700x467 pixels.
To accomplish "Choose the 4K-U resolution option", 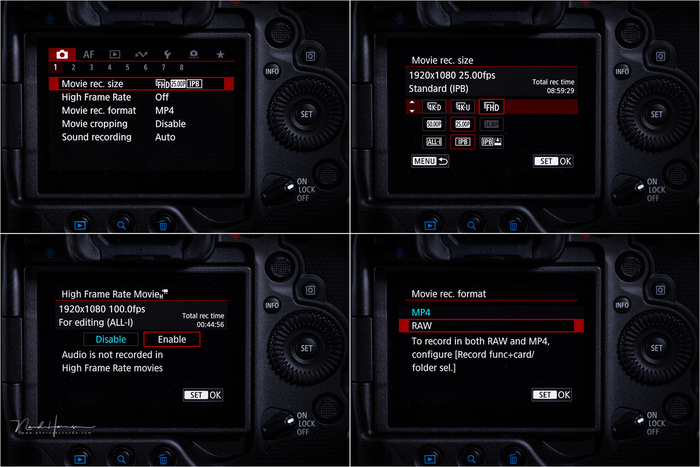I will coord(462,105).
